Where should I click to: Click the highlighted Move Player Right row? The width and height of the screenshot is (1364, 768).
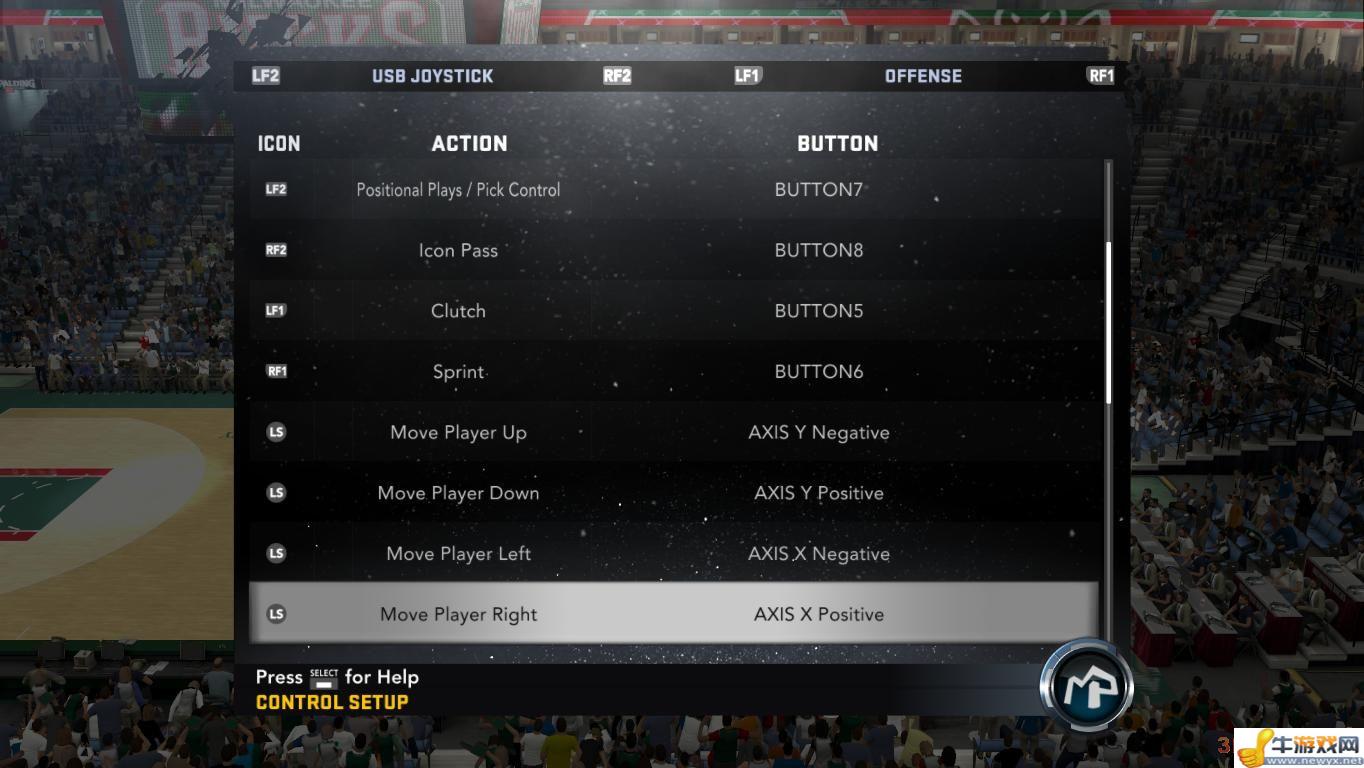tap(672, 614)
